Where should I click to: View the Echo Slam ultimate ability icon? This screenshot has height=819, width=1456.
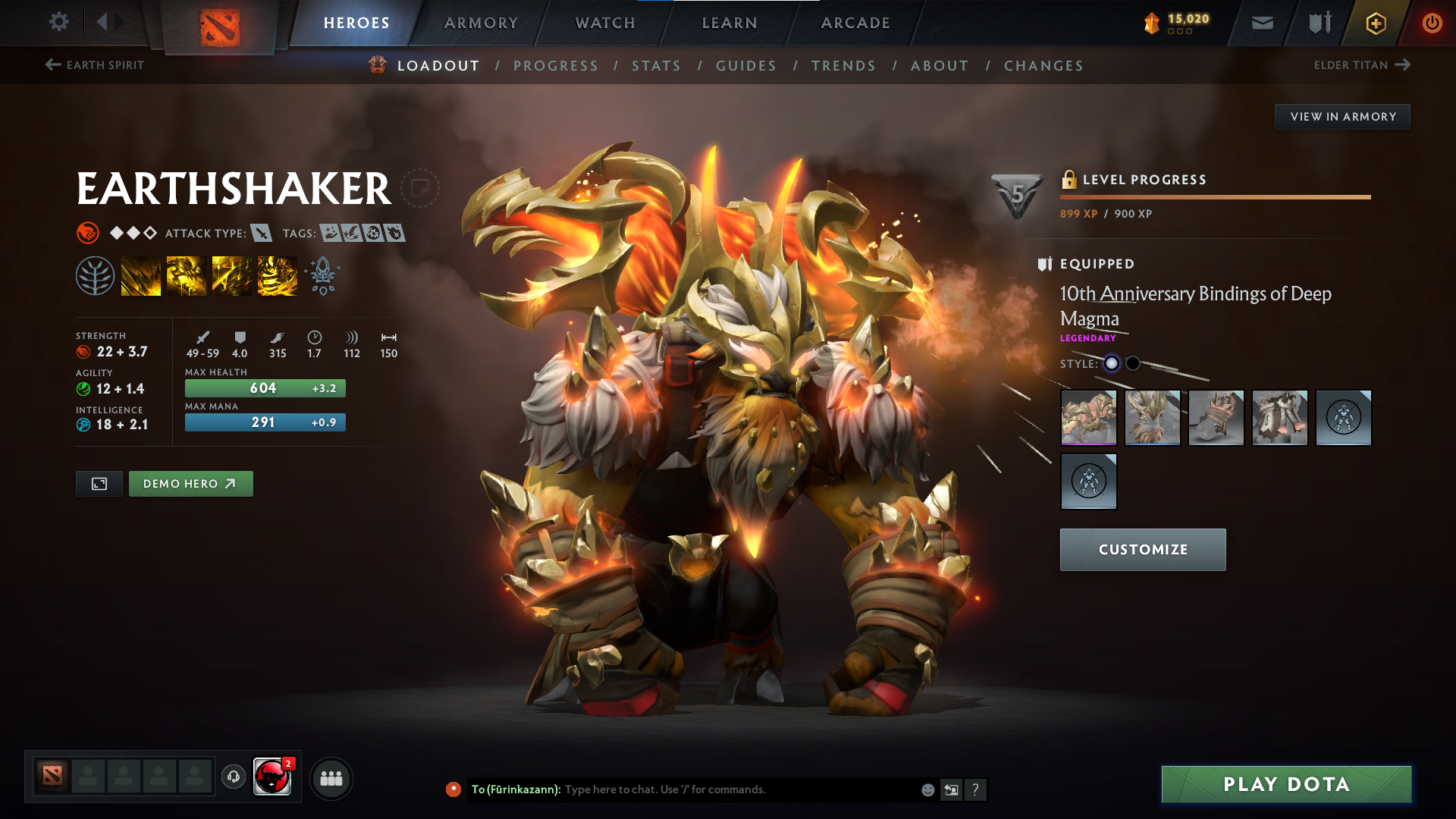(278, 275)
